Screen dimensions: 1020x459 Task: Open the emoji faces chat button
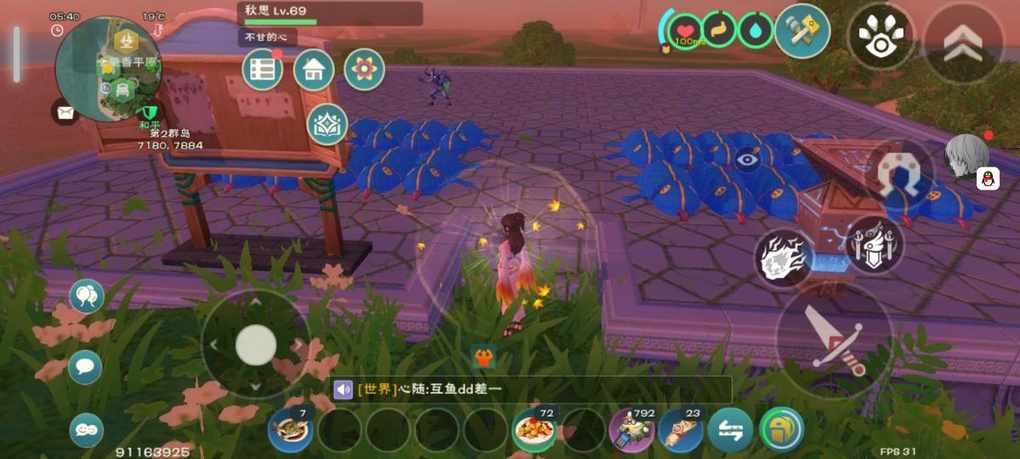tap(86, 430)
